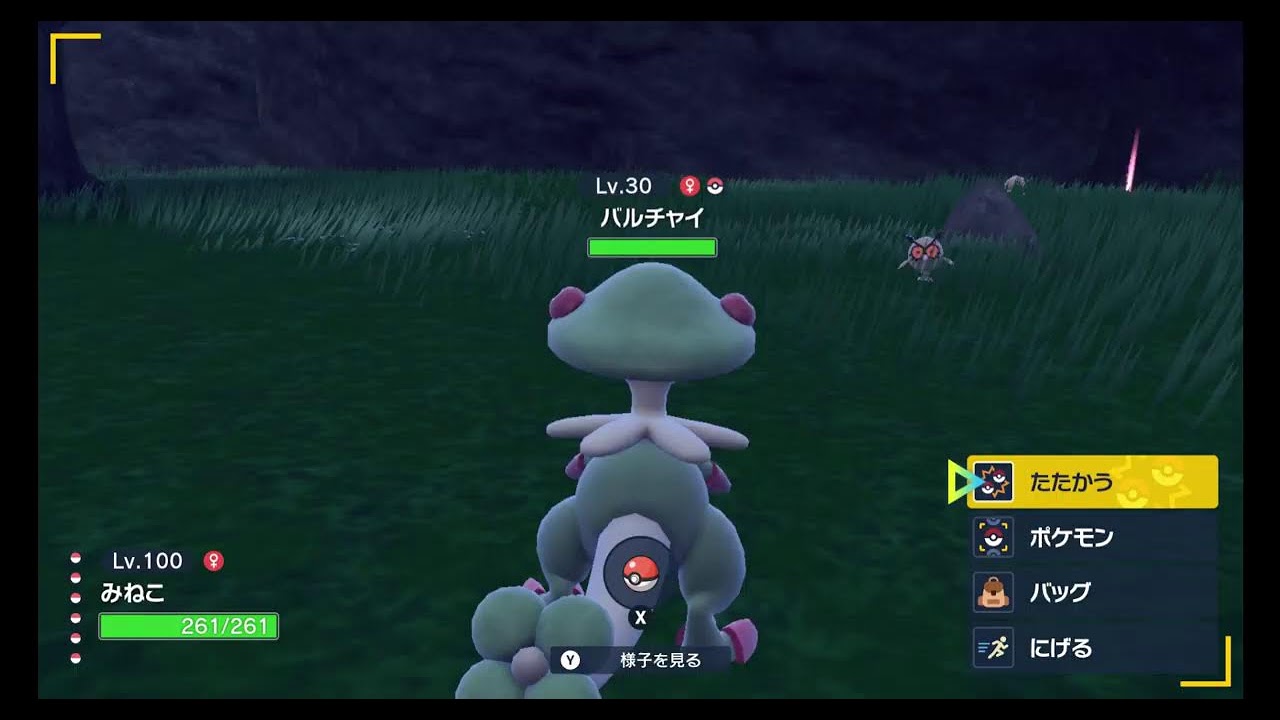Open the ポケモン party menu
Image resolution: width=1280 pixels, height=720 pixels.
(x=1092, y=538)
